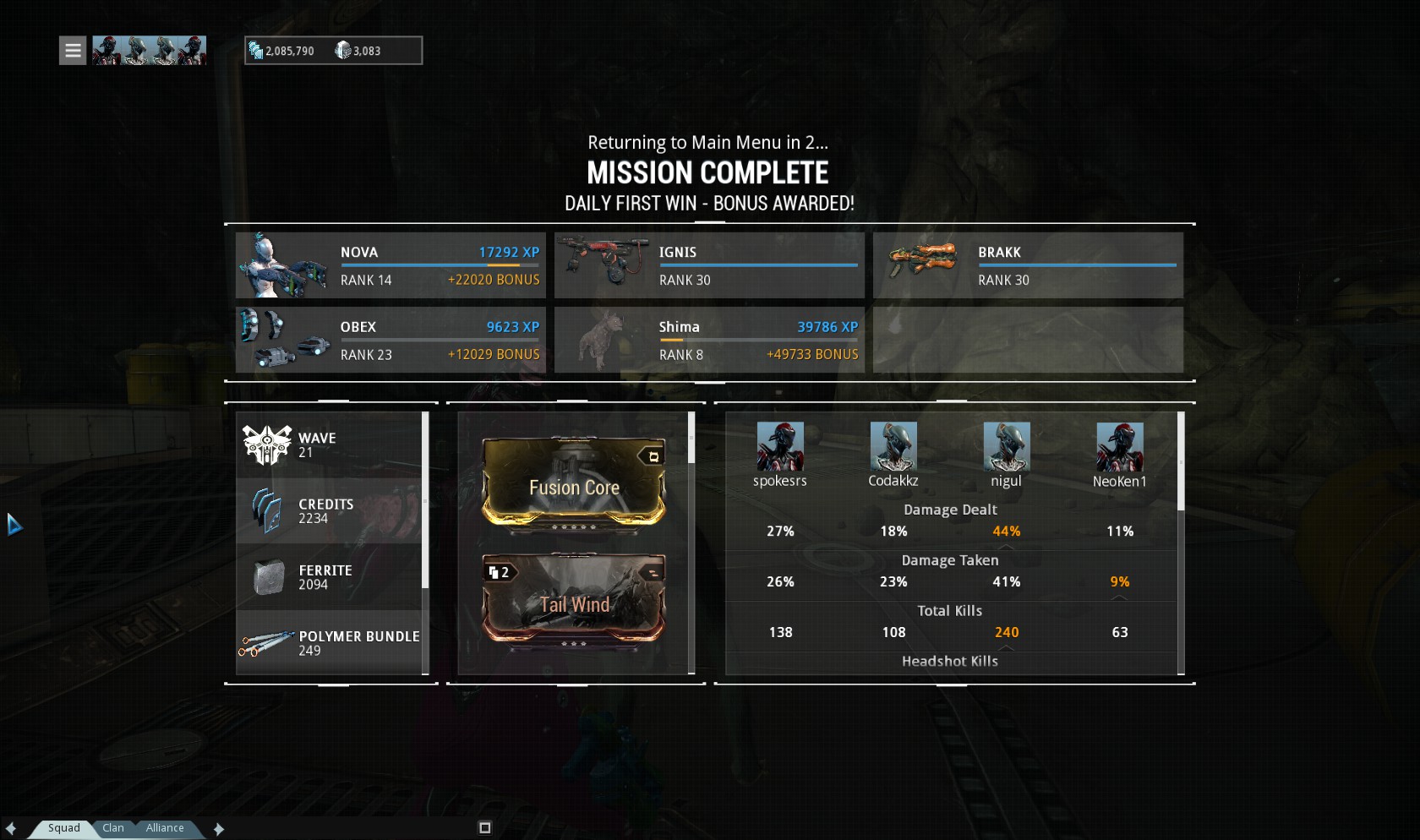Select the Nova warframe XP panel
Screen dimensions: 1420x840
click(390, 265)
